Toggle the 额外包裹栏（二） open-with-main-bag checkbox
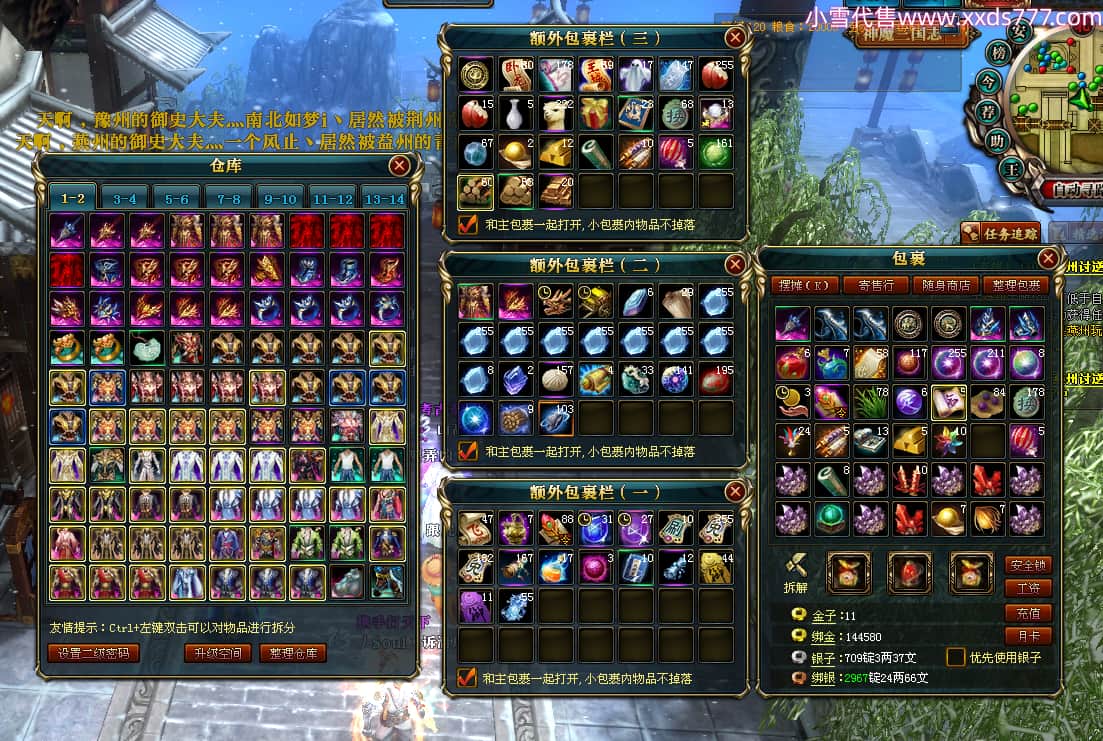The width and height of the screenshot is (1103, 741). point(467,451)
